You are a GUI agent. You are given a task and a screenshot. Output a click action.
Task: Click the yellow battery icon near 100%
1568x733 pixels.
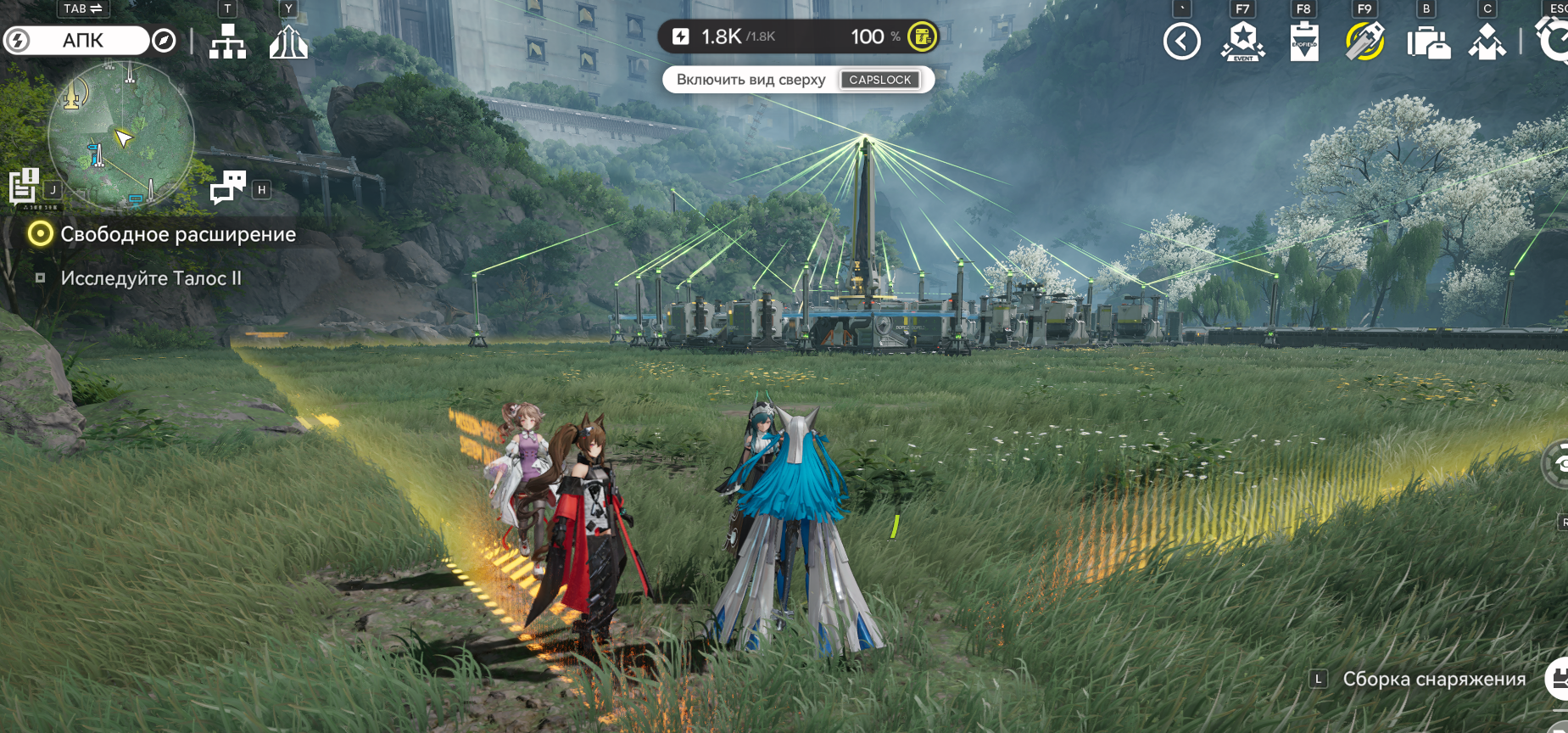922,36
